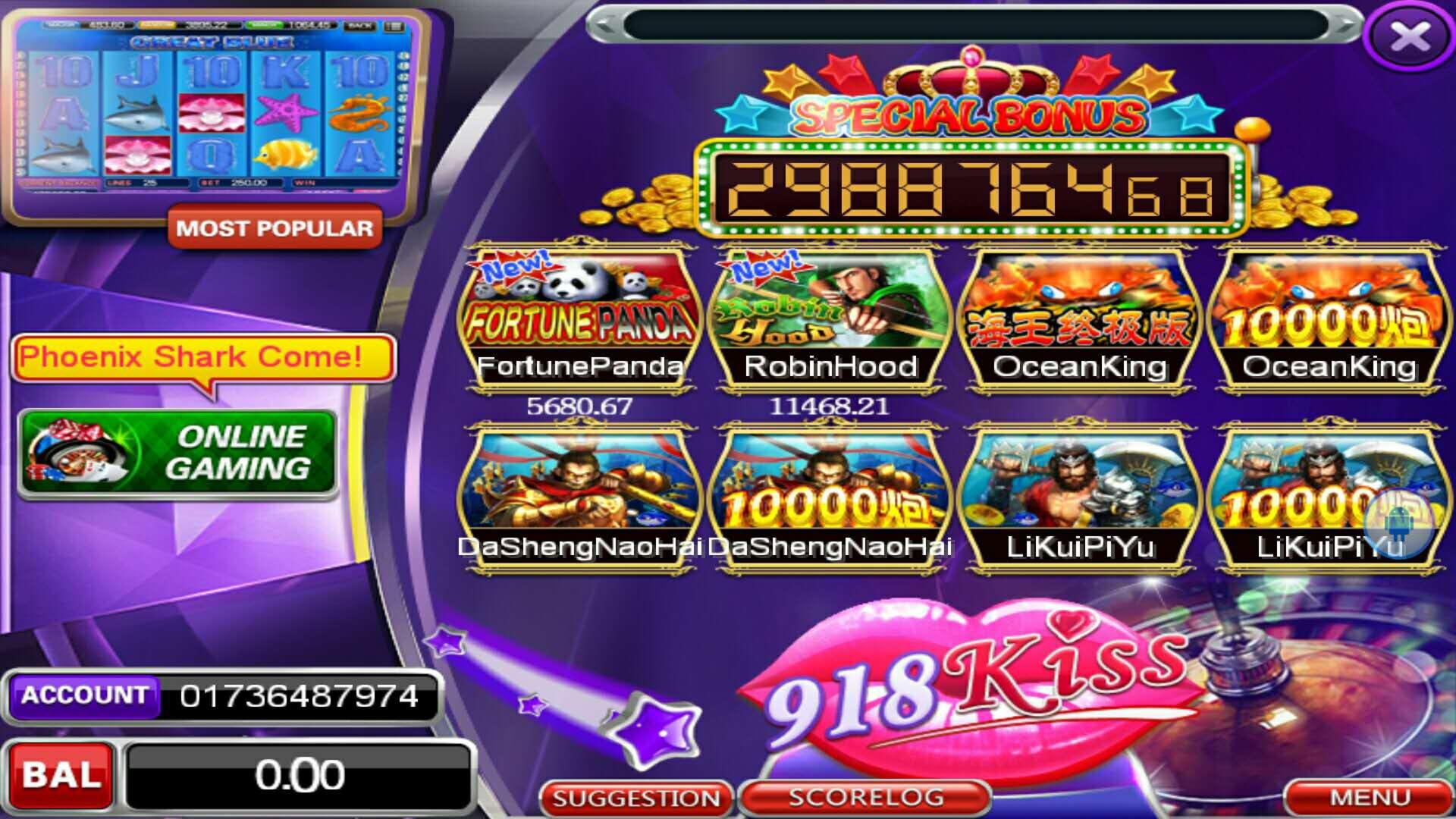1456x819 pixels.
Task: Open the OceanKing 10000 cannon tile
Action: click(1329, 318)
